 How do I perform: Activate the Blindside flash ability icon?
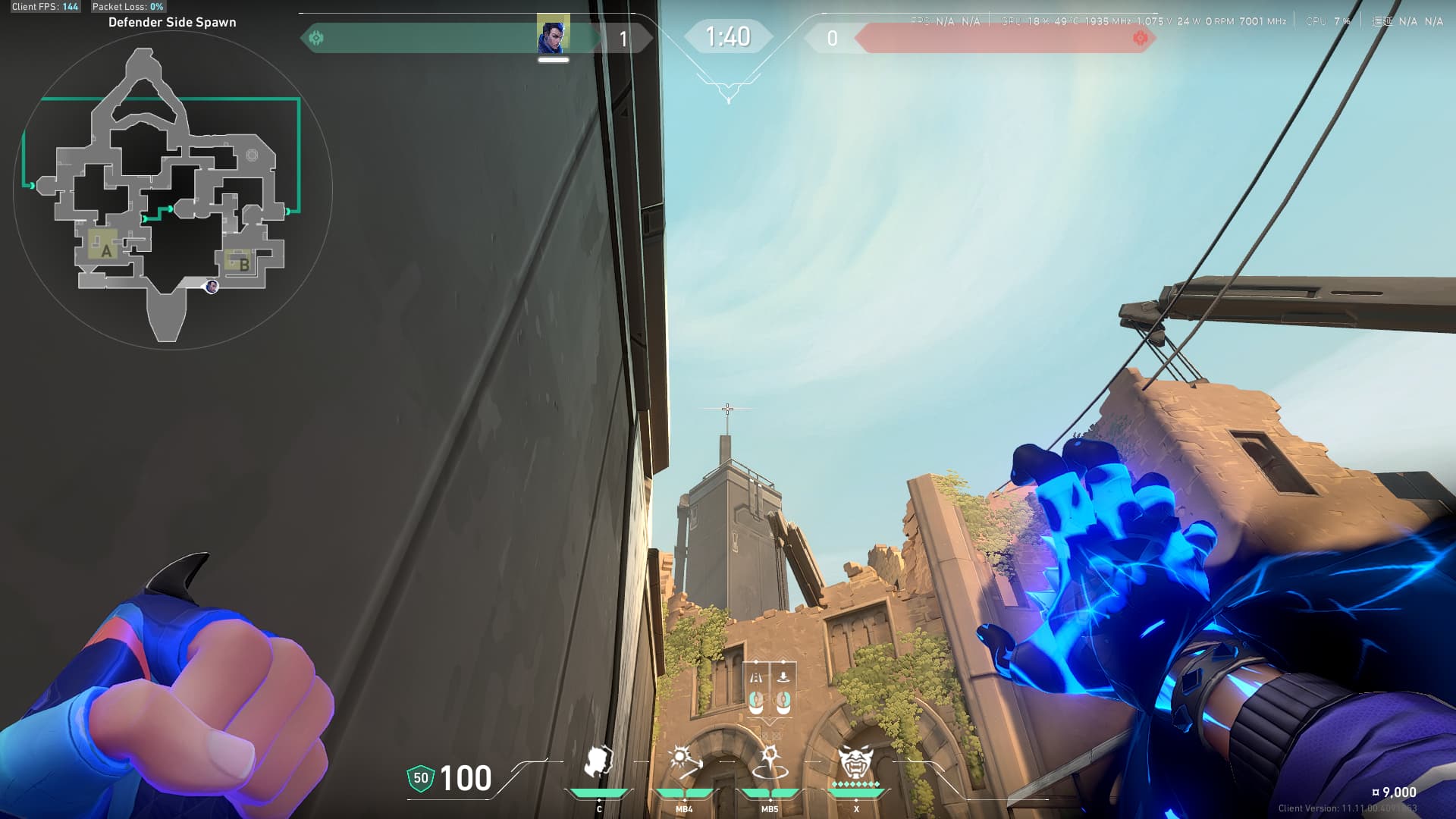click(684, 762)
